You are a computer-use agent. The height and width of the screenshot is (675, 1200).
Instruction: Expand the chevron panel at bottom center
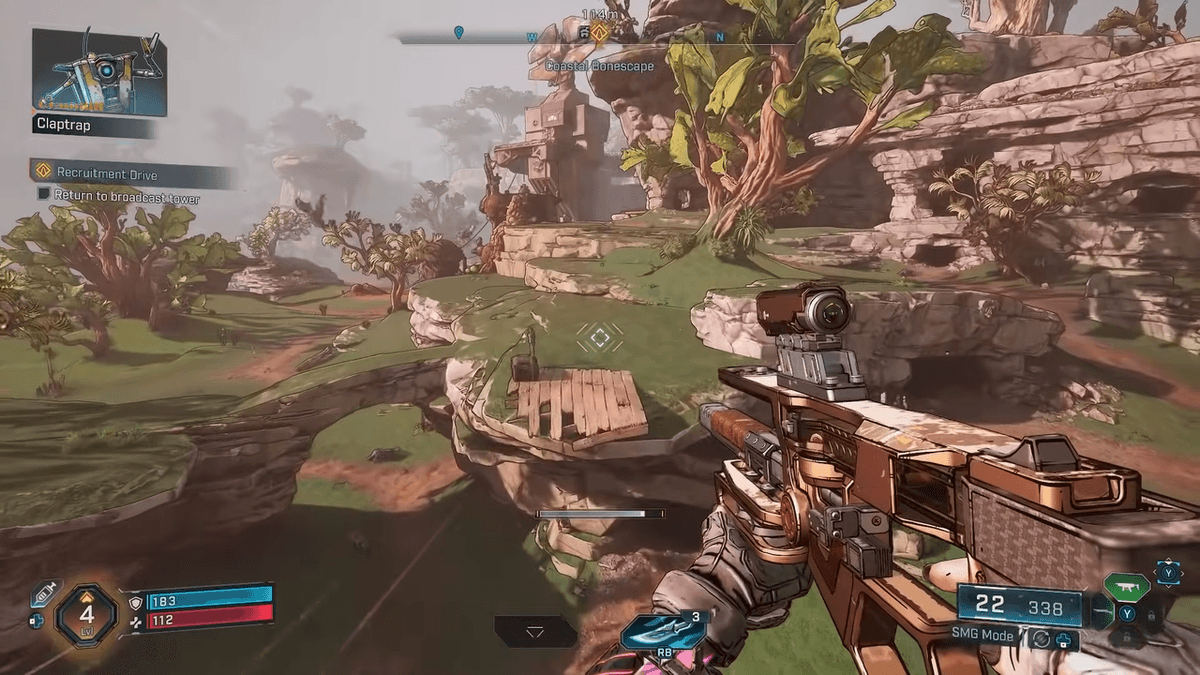[x=535, y=632]
